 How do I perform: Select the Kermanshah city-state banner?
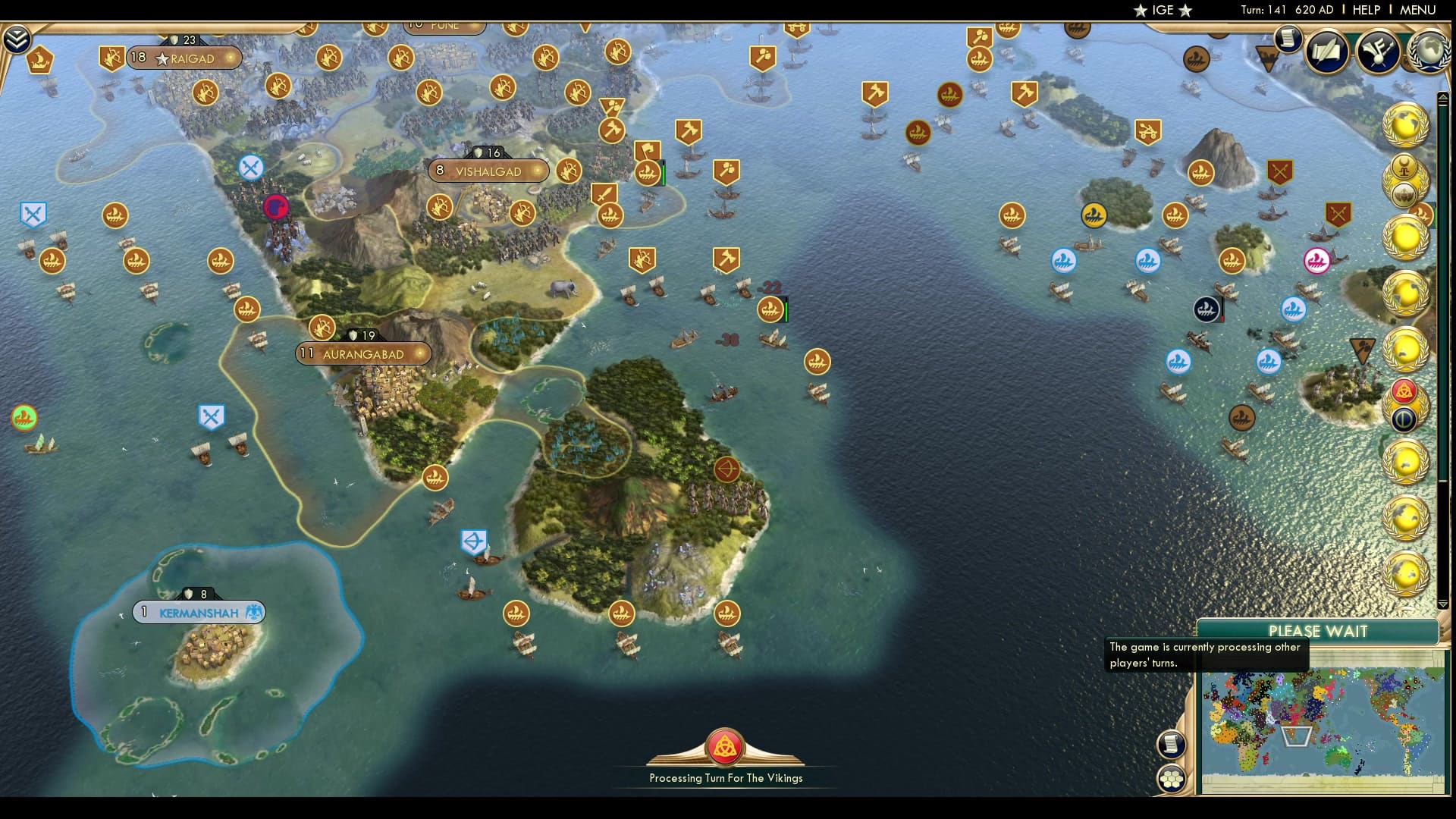pyautogui.click(x=199, y=612)
